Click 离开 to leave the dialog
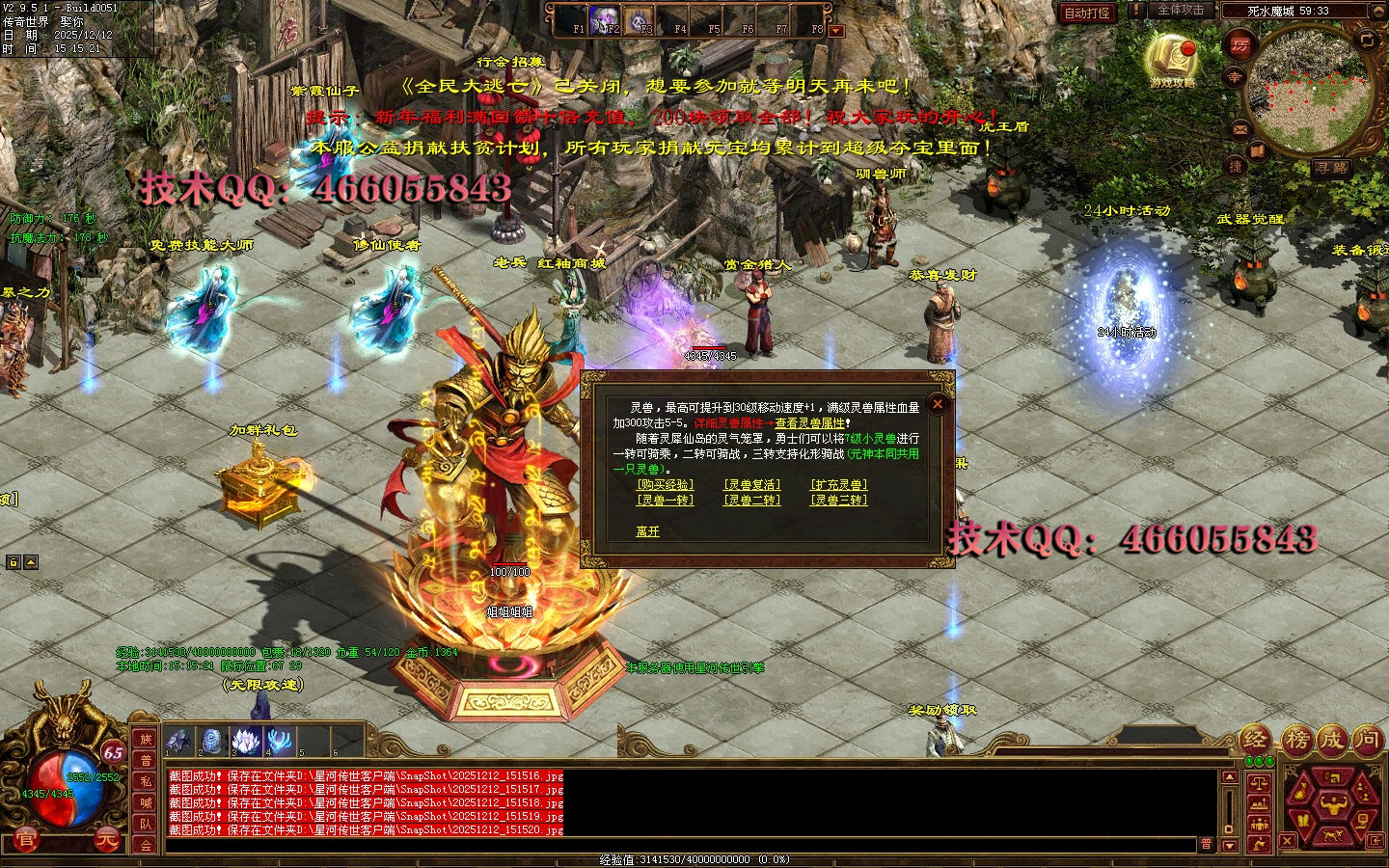 point(648,531)
